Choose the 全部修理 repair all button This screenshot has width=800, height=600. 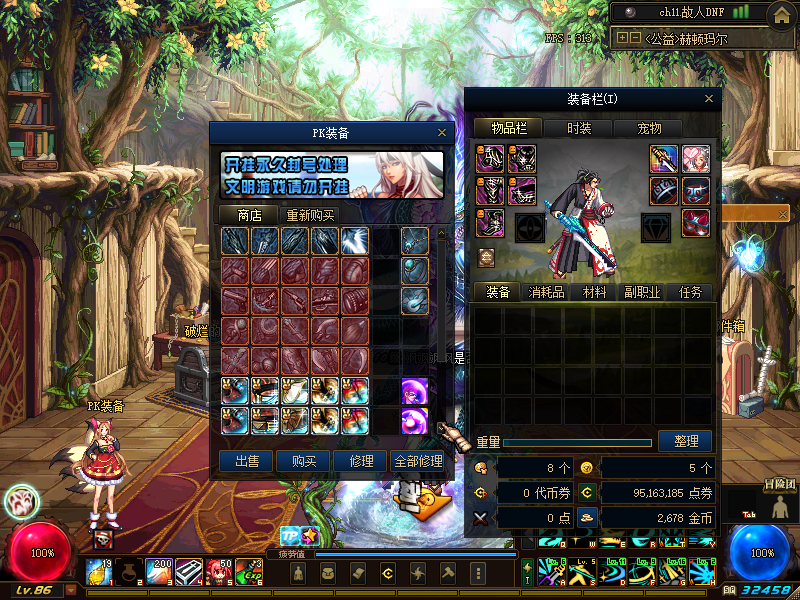pos(417,461)
